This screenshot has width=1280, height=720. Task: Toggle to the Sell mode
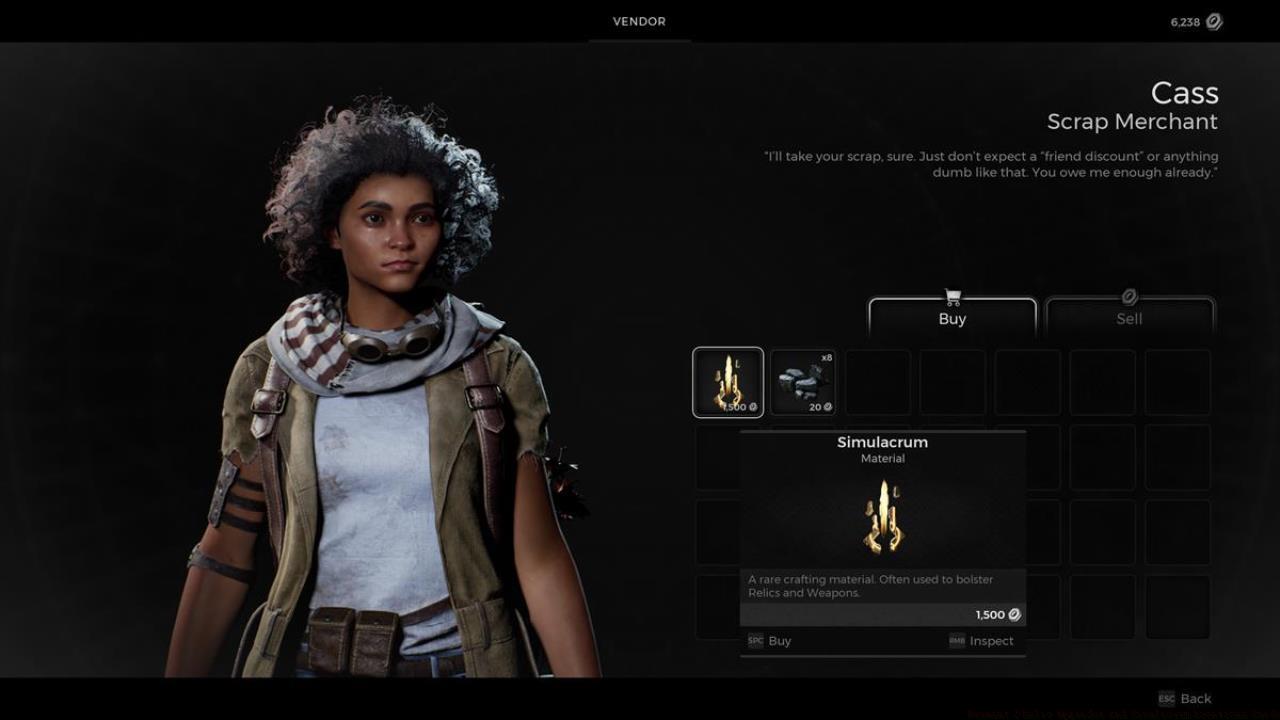point(1129,318)
